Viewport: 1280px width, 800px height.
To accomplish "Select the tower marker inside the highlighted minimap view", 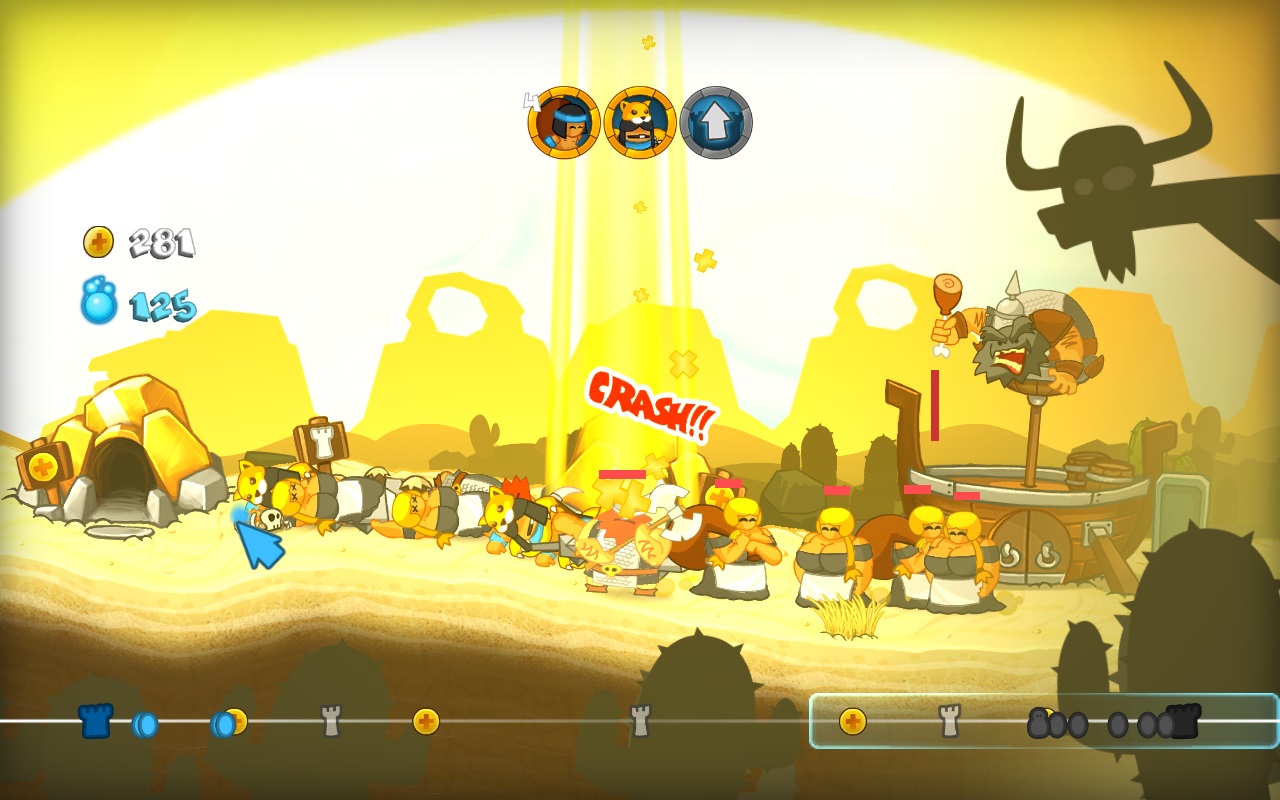I will tap(949, 720).
